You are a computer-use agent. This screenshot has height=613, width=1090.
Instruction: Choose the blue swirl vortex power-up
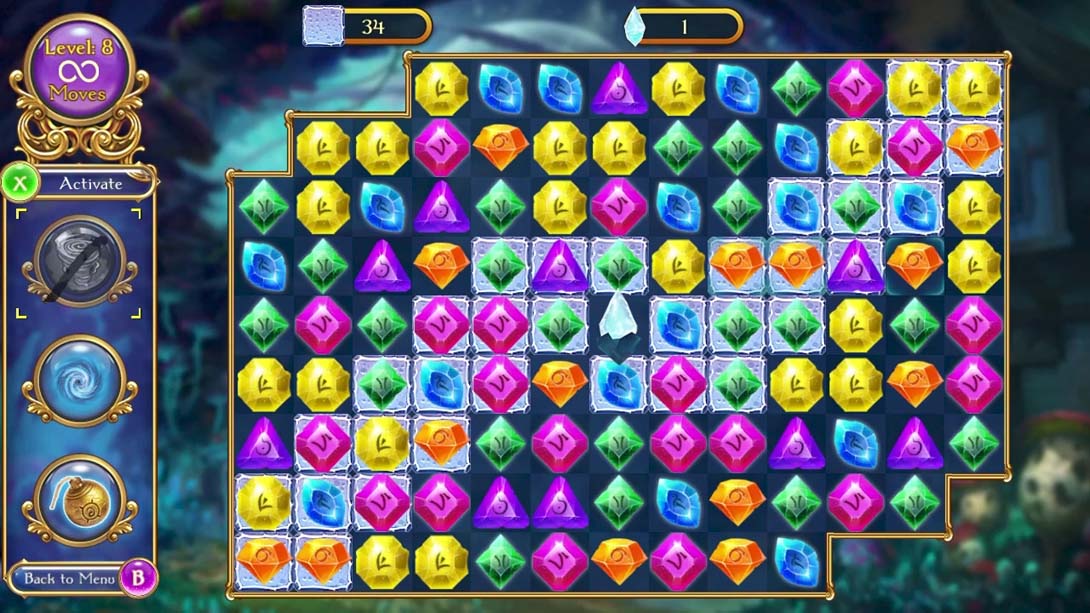pyautogui.click(x=79, y=380)
